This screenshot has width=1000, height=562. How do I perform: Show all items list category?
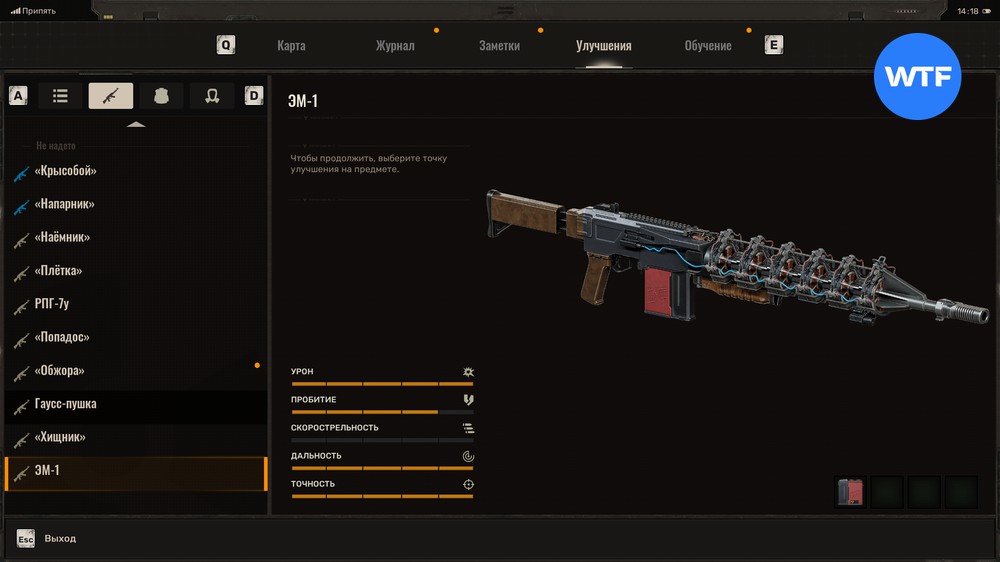coord(60,96)
